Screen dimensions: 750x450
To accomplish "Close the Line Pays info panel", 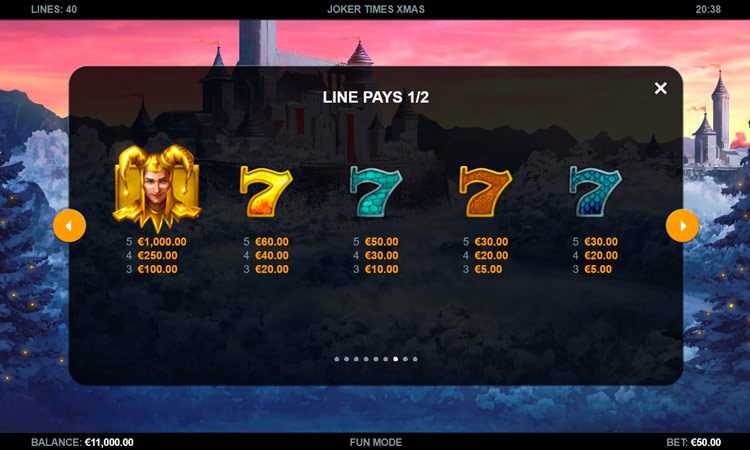I will [660, 88].
